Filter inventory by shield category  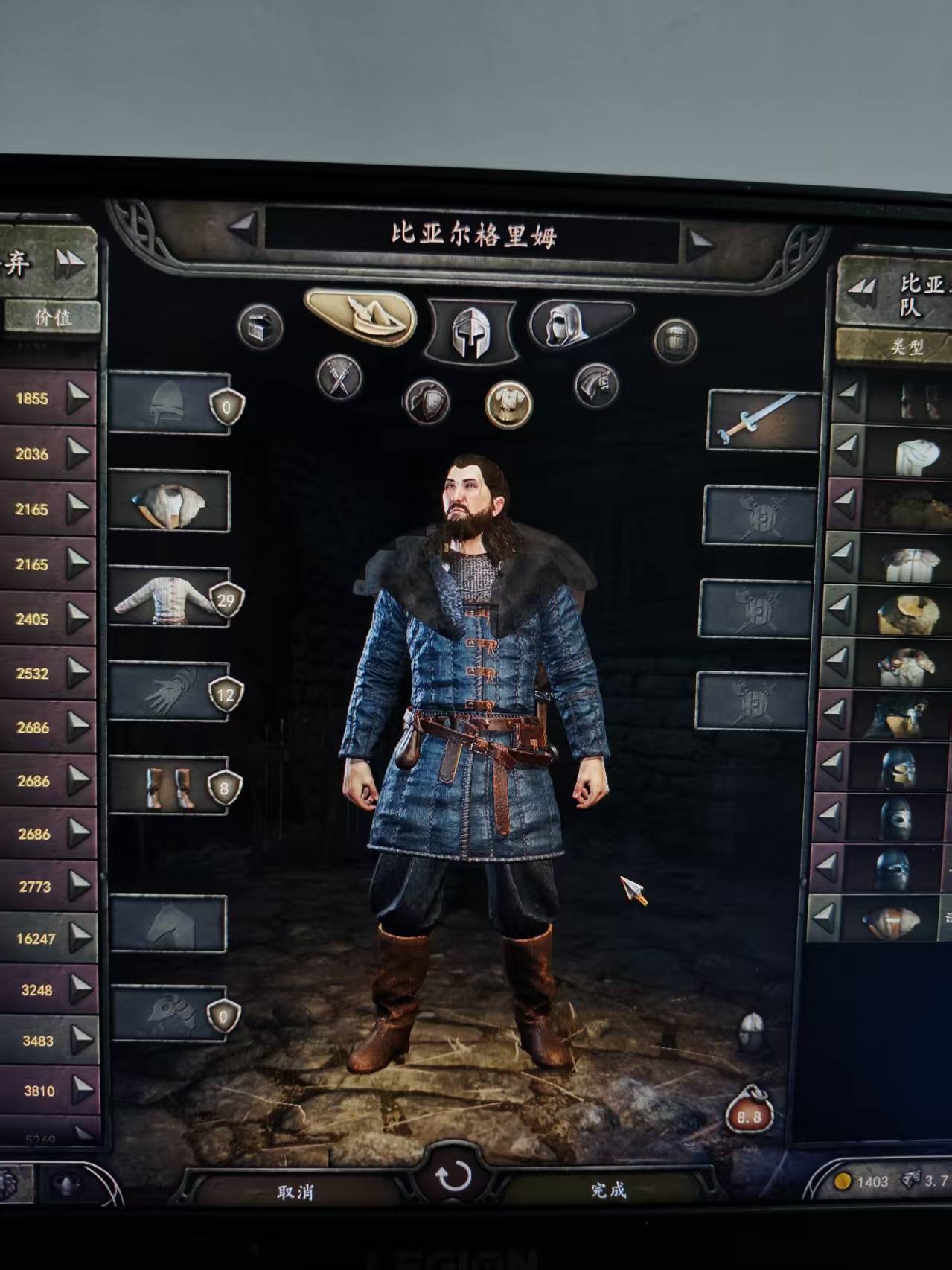(427, 402)
